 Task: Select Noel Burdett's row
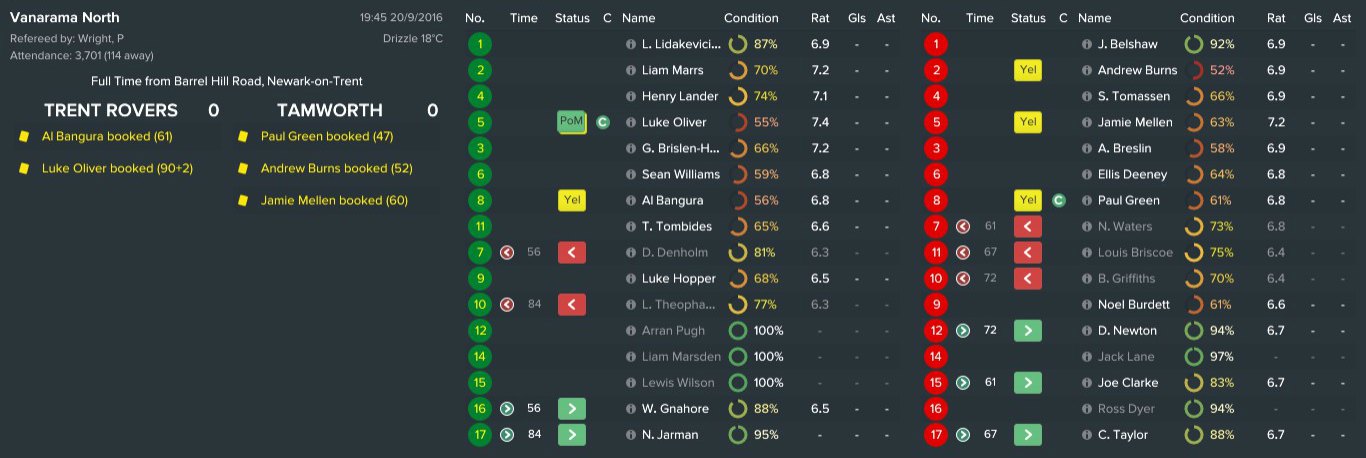click(x=1134, y=304)
